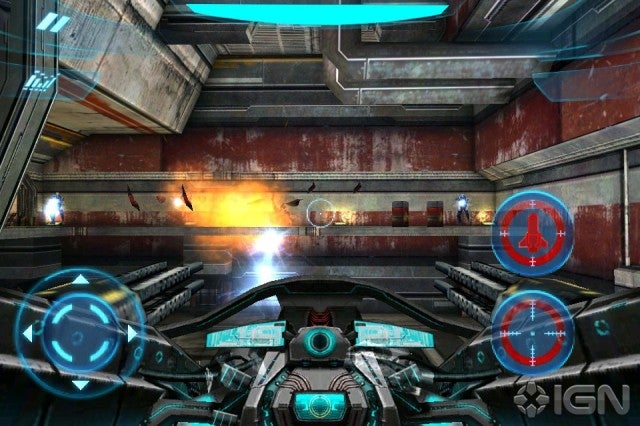Tap the red crosshair fire button

532,327
